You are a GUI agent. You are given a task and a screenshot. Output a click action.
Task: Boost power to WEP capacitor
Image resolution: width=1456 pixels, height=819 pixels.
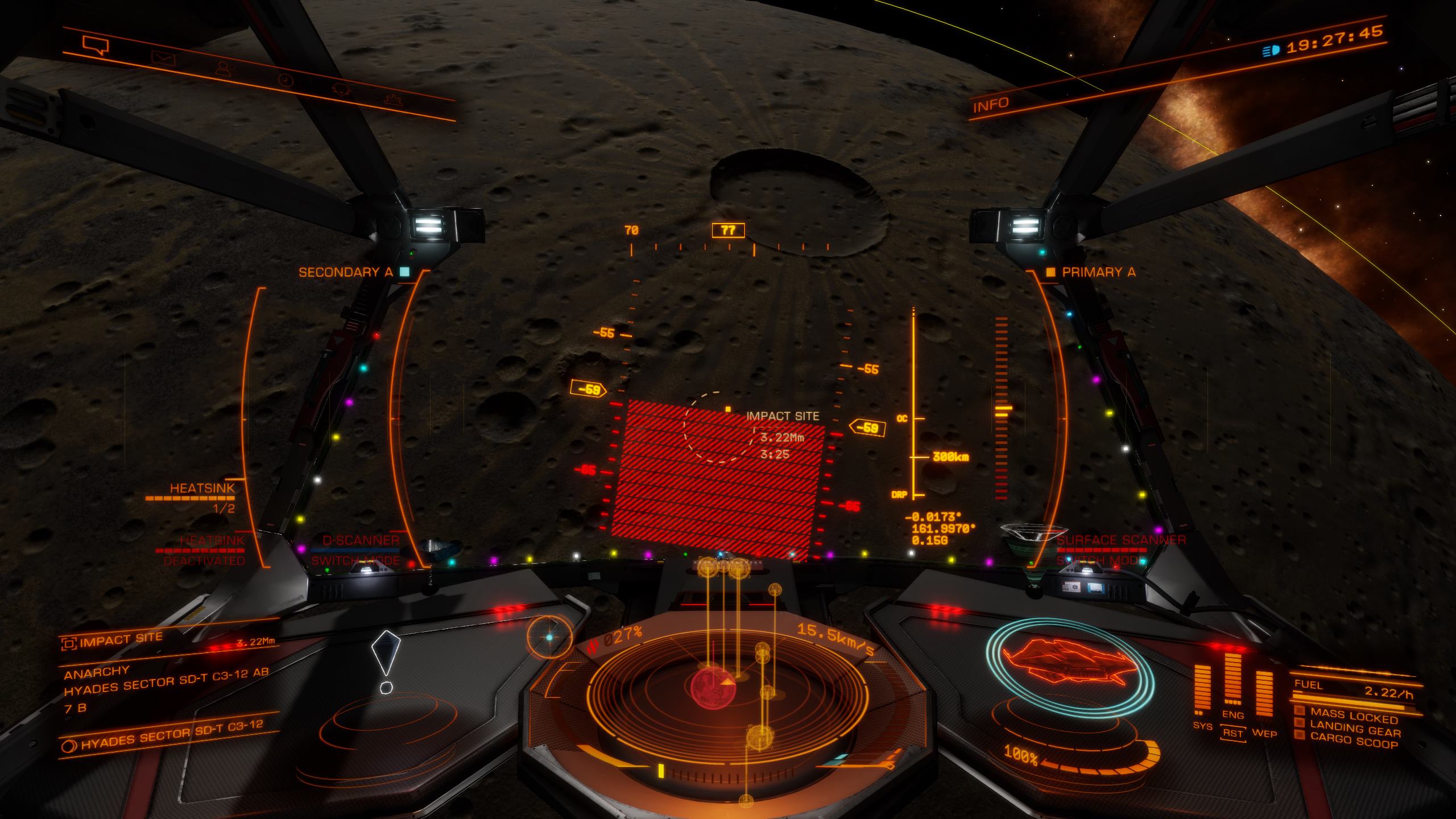(x=1264, y=733)
